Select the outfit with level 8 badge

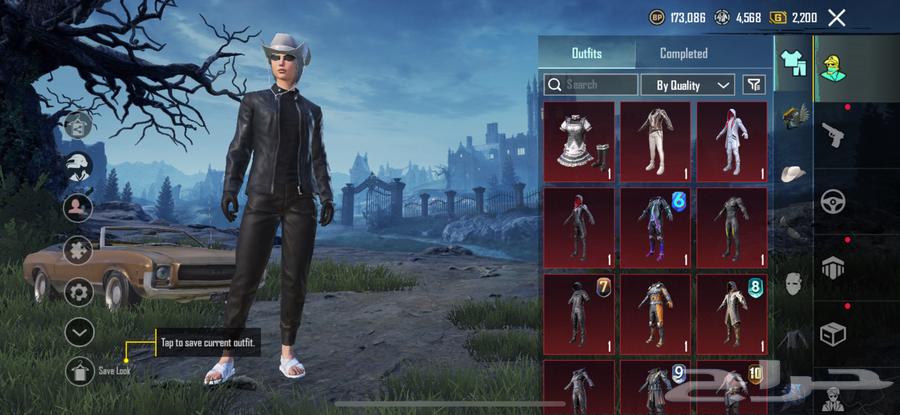732,314
